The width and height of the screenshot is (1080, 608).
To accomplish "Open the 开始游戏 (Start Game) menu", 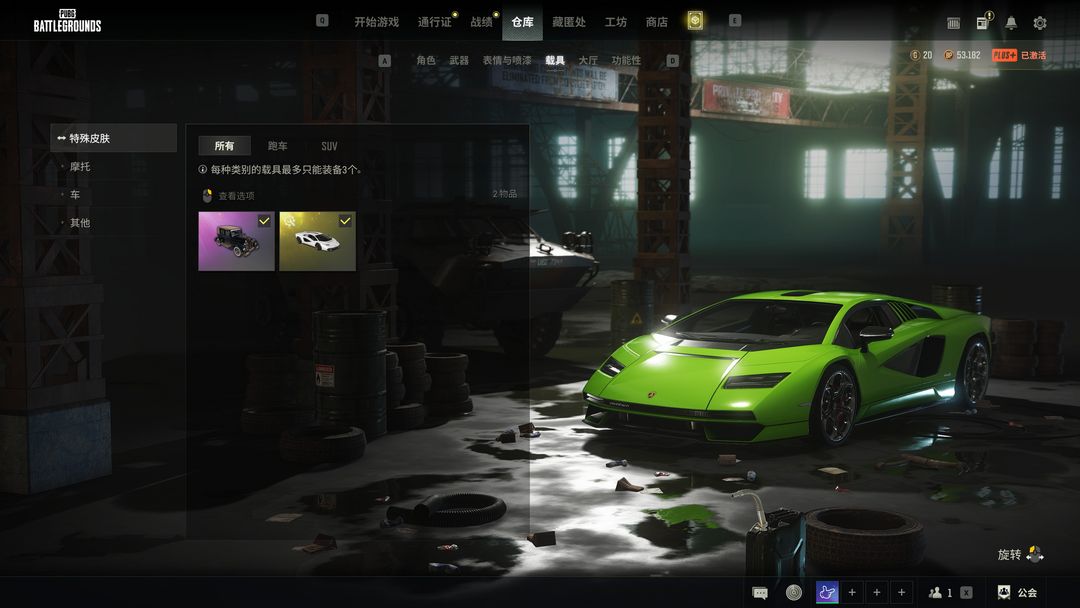I will (x=376, y=22).
